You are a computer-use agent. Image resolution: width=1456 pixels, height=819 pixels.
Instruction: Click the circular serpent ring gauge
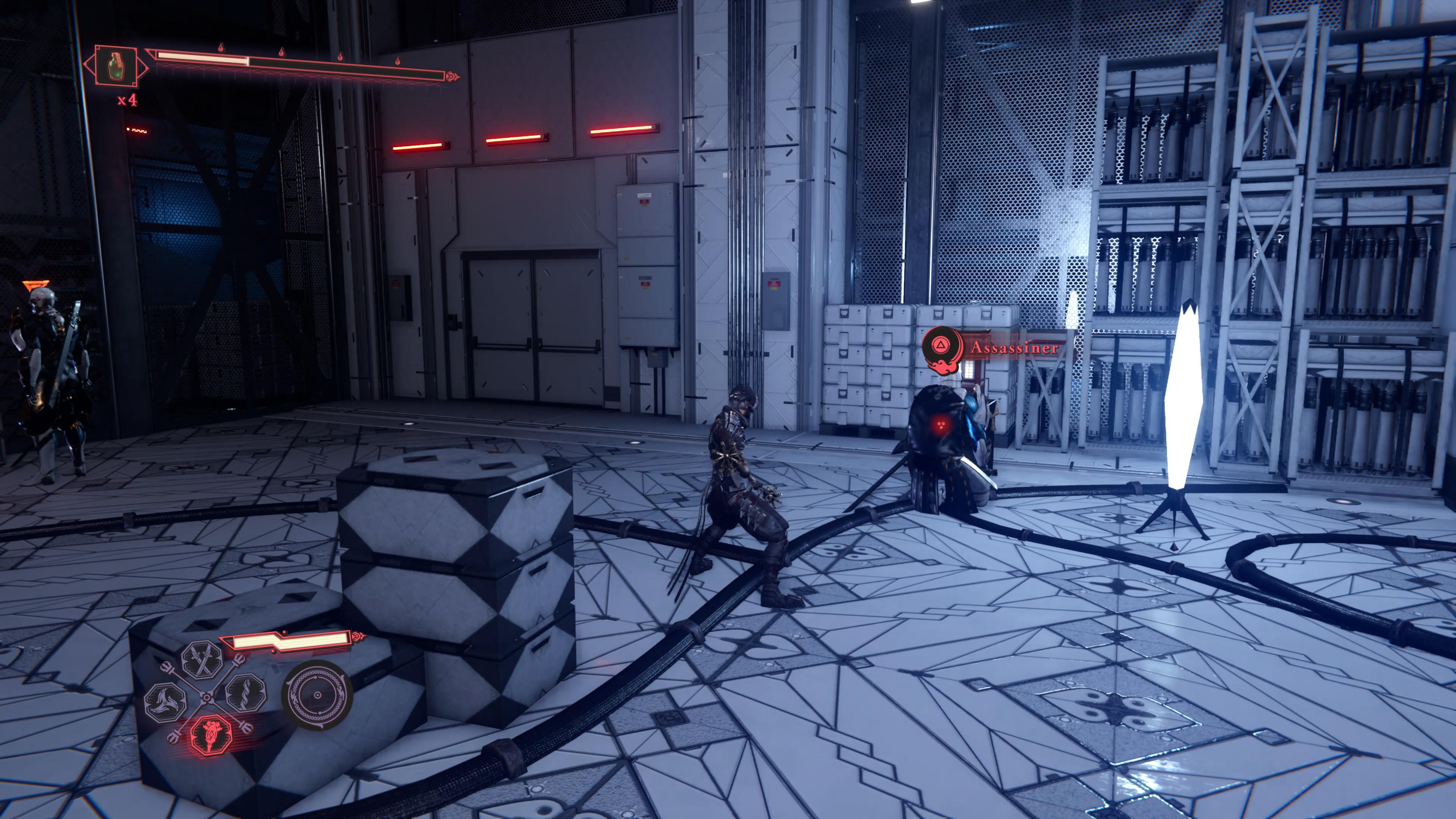tap(317, 695)
